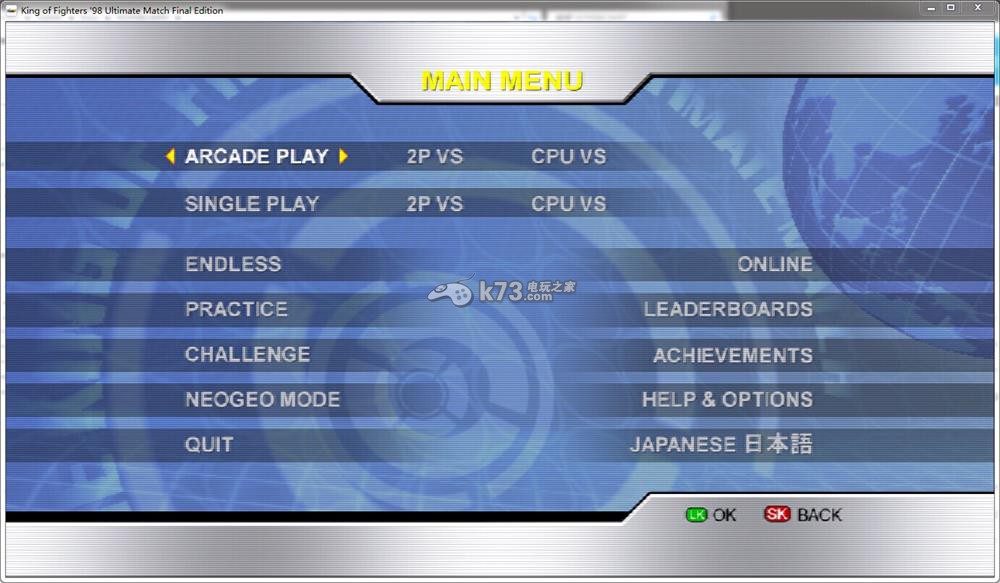Open the CHALLENGE mode

click(x=247, y=354)
